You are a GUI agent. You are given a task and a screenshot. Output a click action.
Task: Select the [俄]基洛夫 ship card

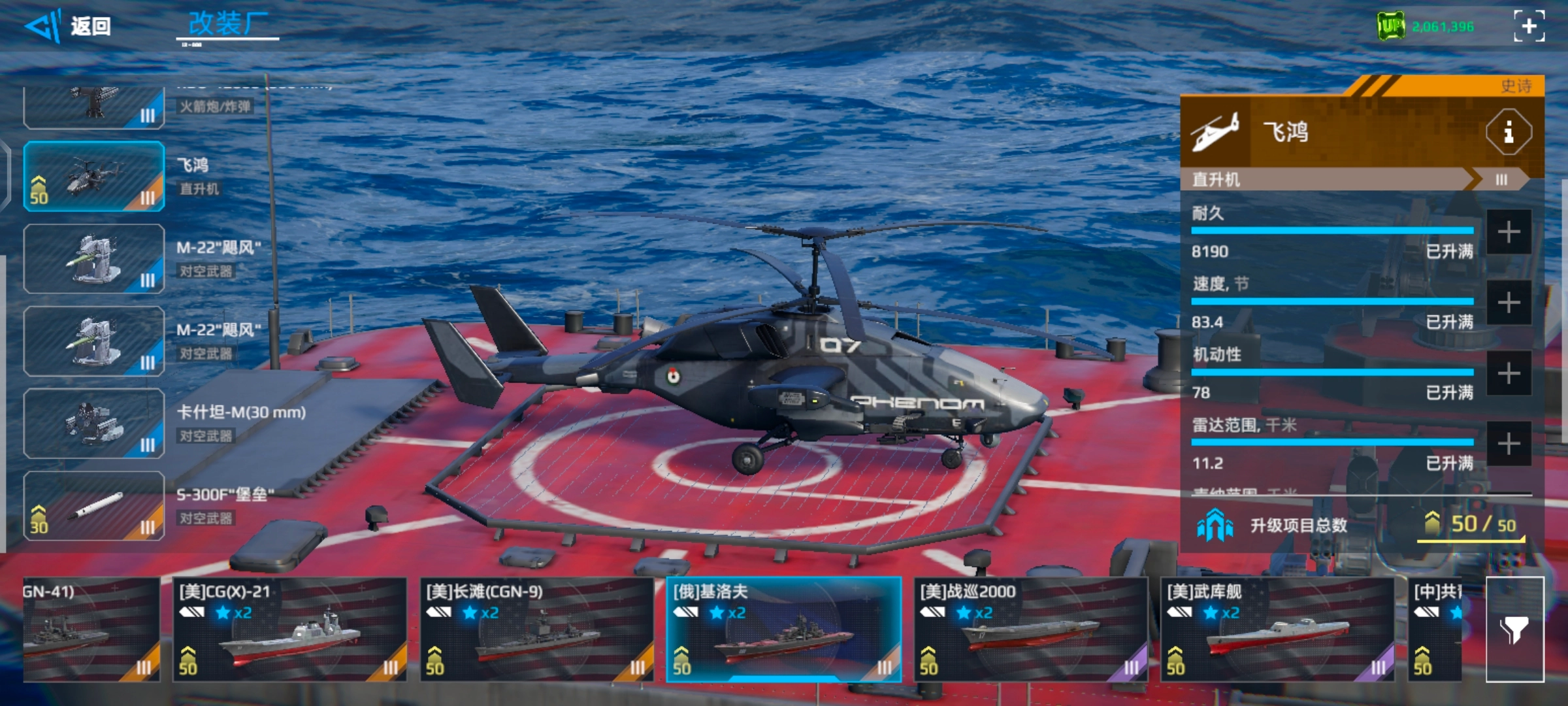pos(783,630)
